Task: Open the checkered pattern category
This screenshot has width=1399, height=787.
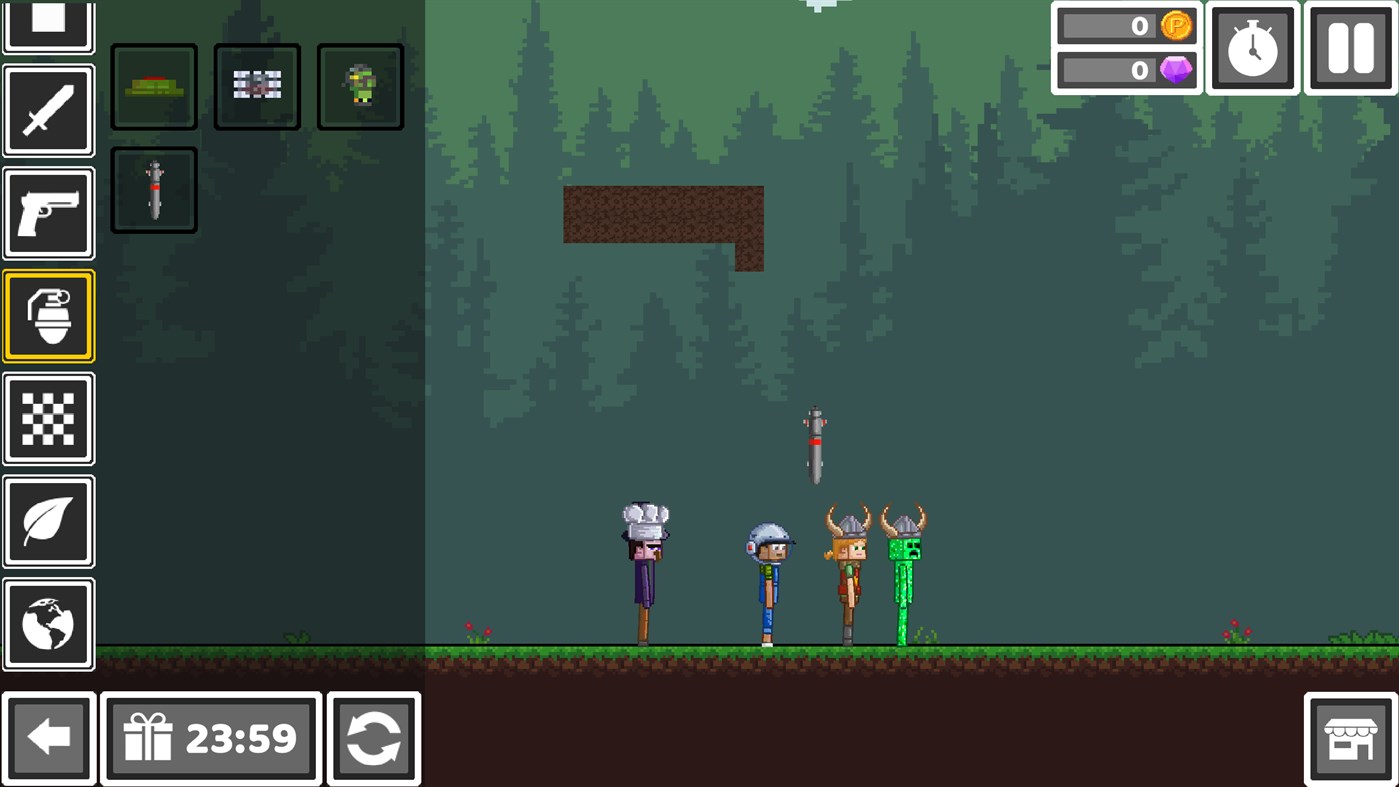Action: [48, 417]
